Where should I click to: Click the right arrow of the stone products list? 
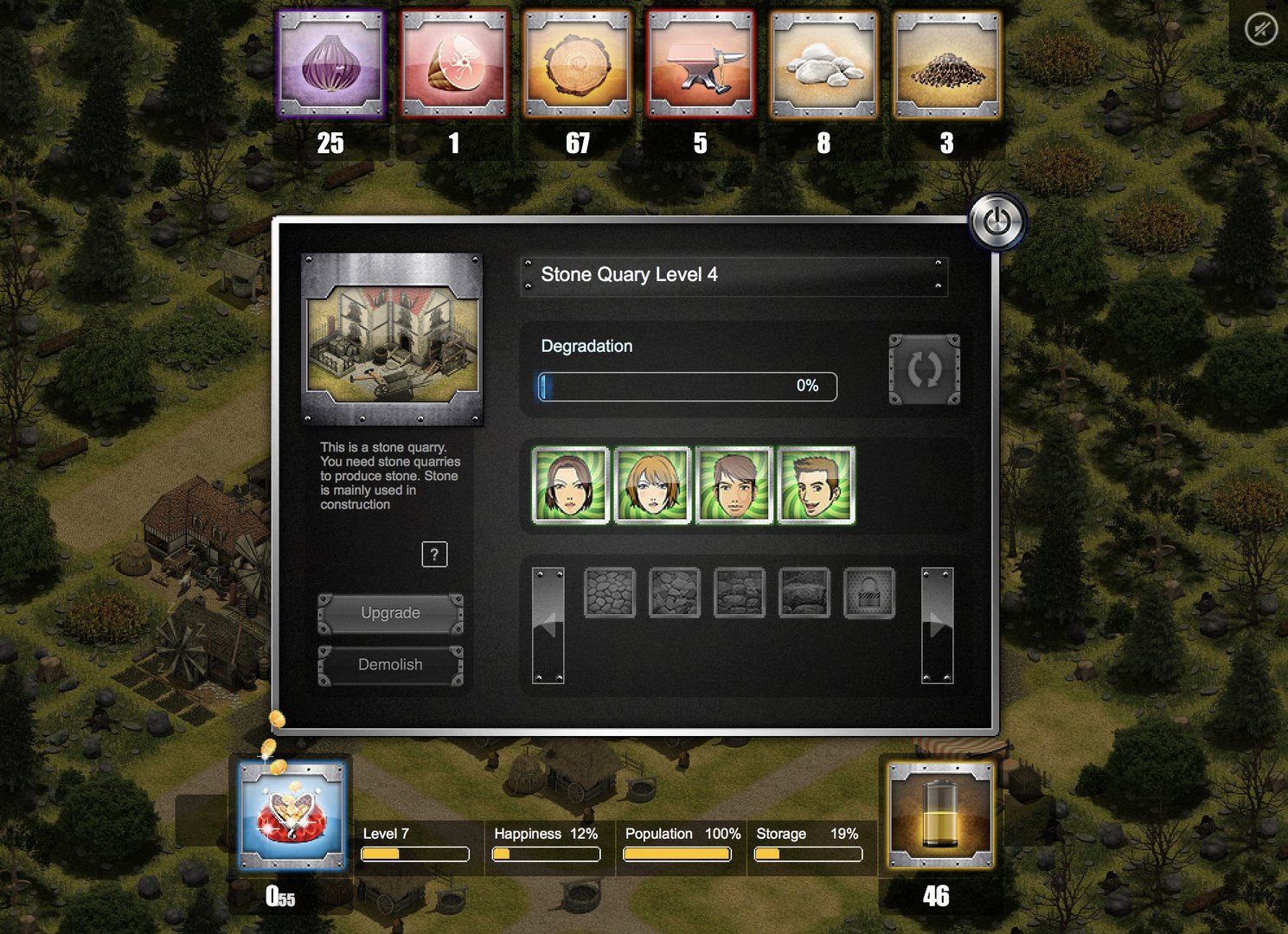[938, 626]
